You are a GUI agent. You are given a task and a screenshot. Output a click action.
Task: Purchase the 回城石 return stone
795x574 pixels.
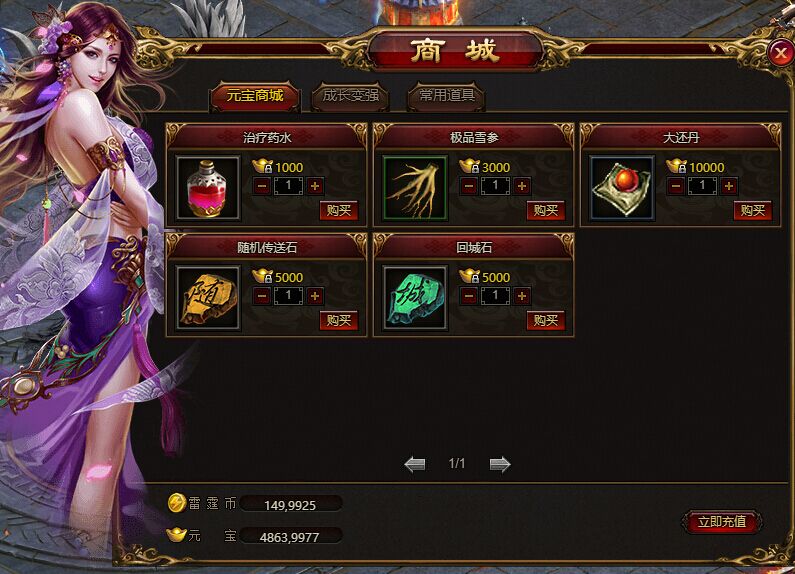point(546,320)
